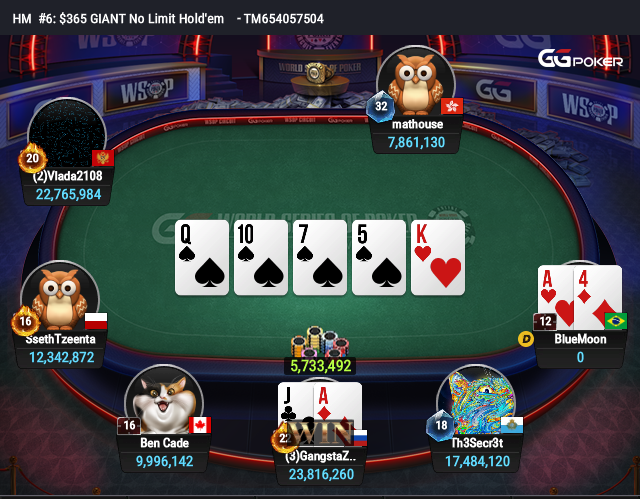Click the 10 of spades board card

260,257
